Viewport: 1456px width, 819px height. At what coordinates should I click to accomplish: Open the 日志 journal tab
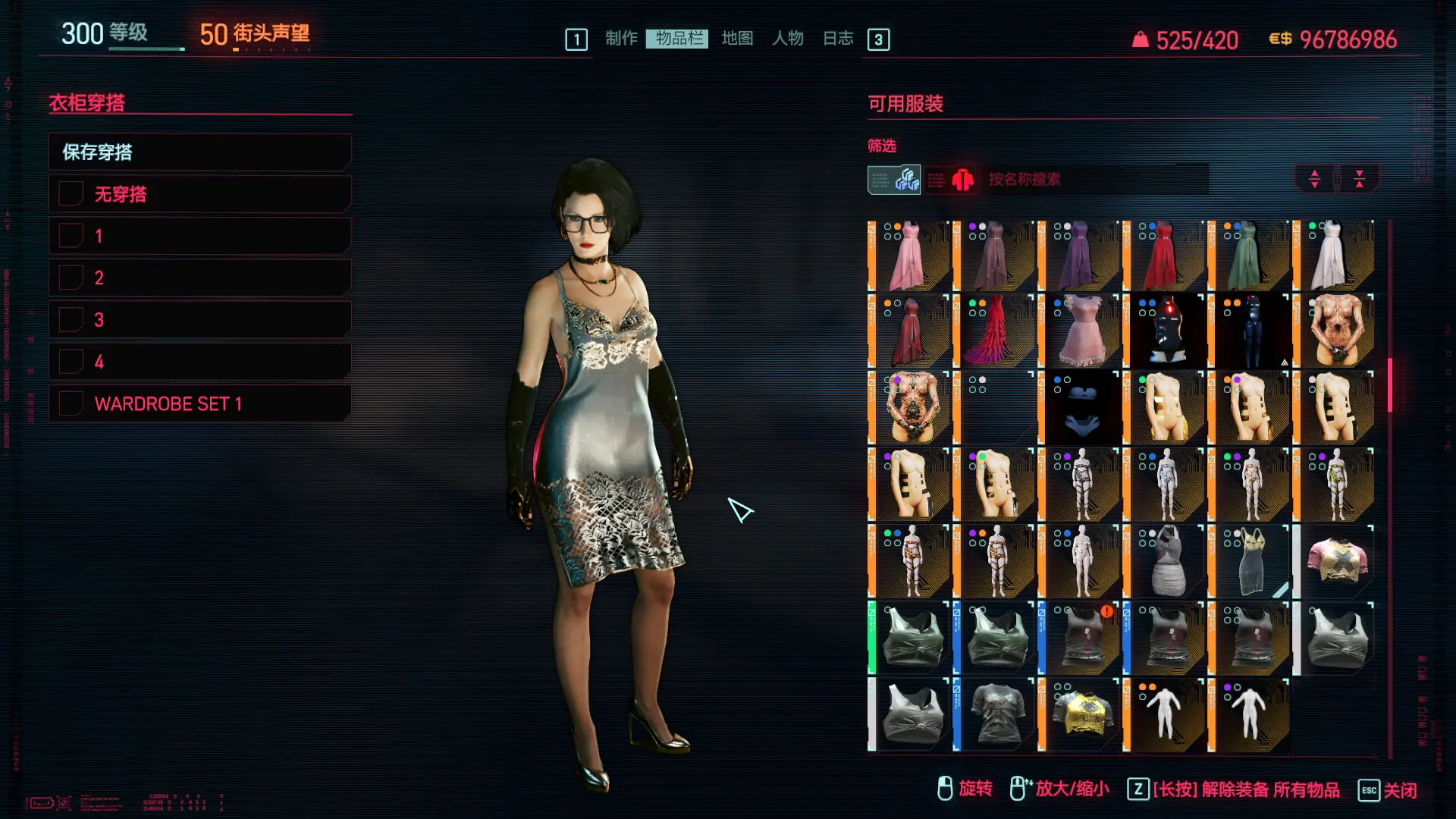[838, 39]
